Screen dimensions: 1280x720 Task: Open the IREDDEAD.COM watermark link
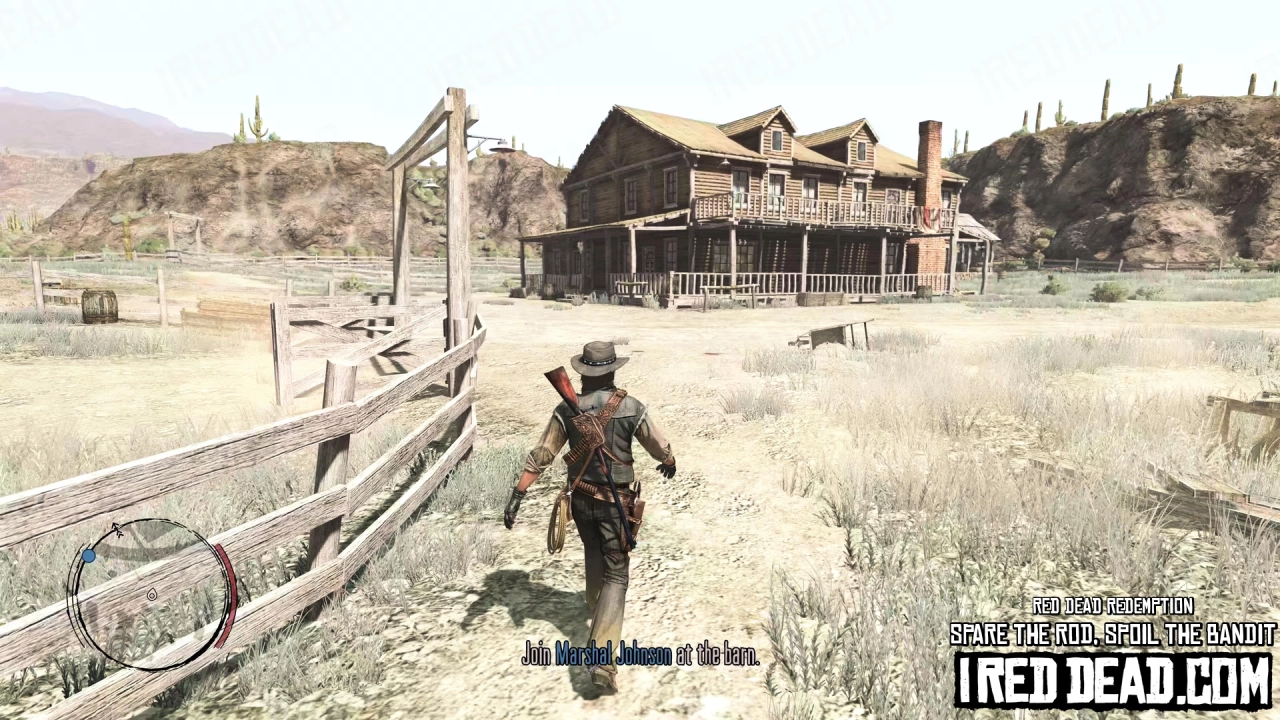tap(1115, 680)
